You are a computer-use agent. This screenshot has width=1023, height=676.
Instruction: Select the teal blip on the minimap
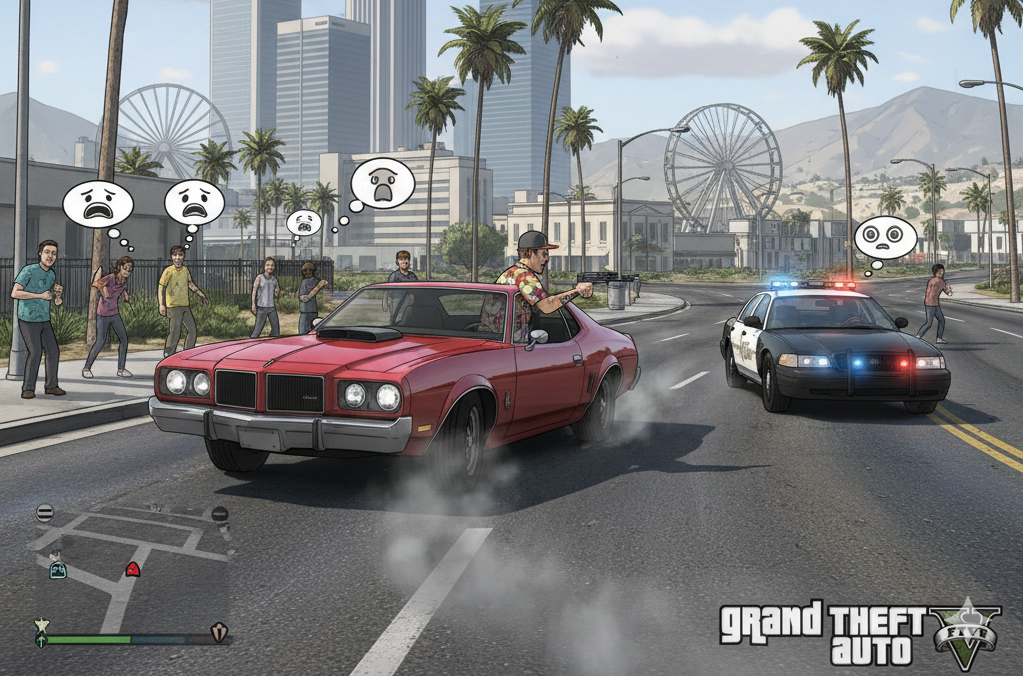click(x=58, y=570)
